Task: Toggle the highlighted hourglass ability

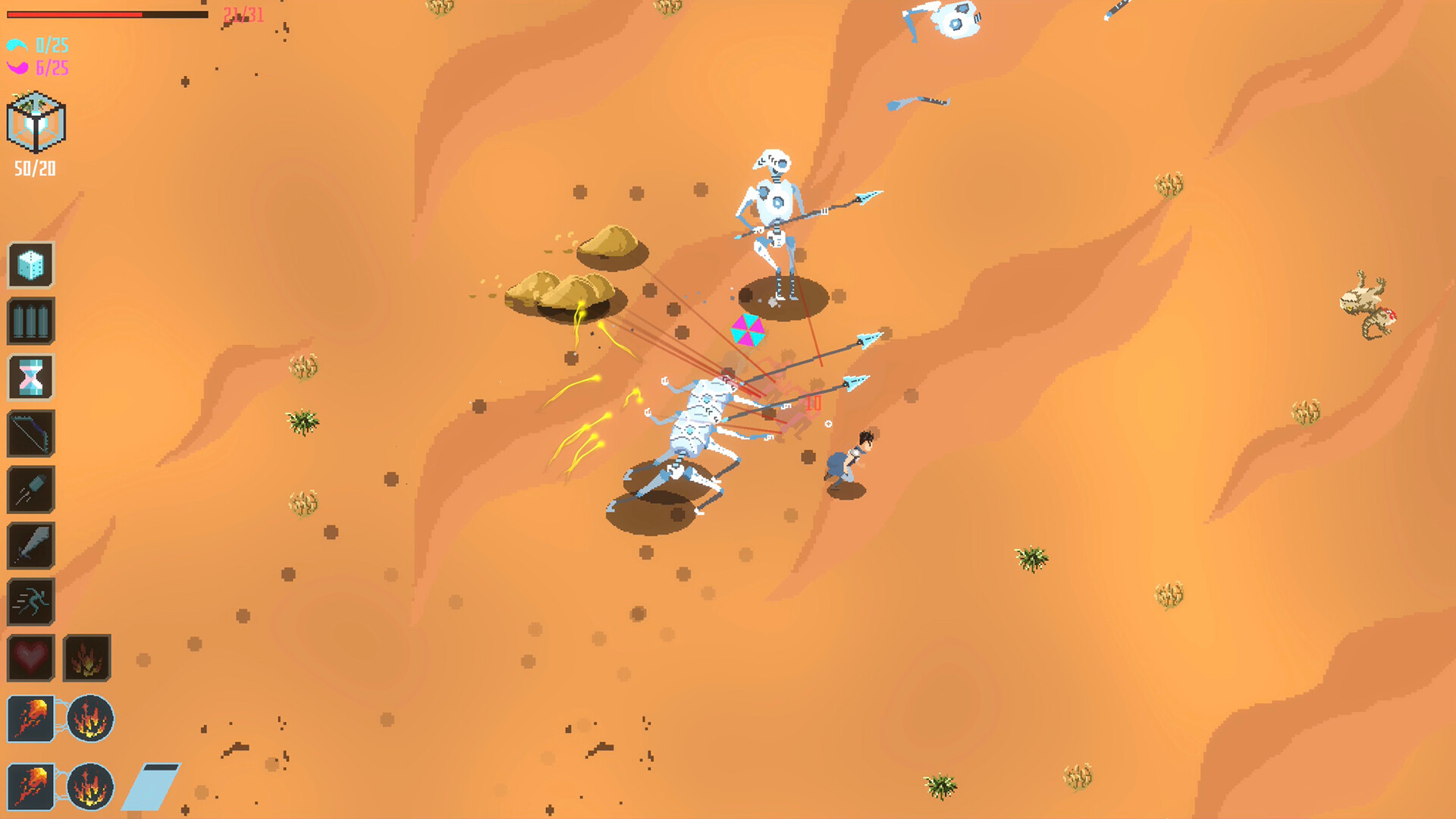Action: click(31, 376)
